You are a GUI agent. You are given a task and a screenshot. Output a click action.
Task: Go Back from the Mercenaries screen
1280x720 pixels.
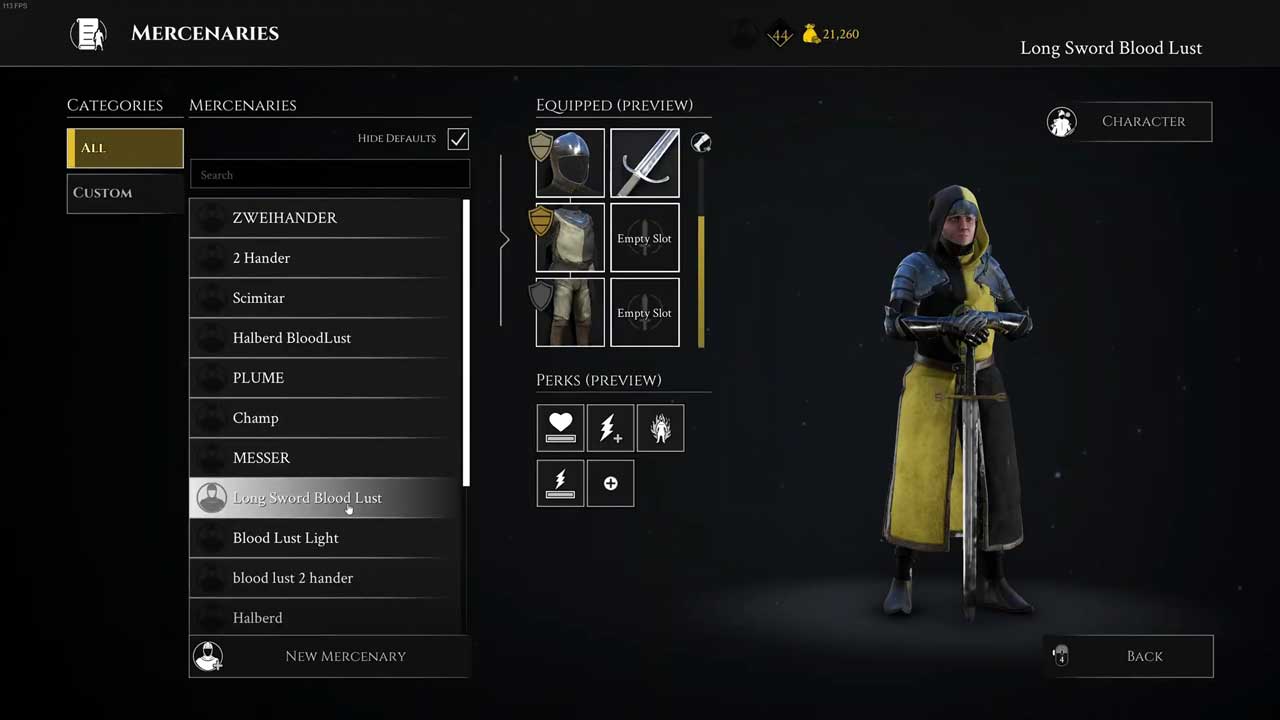click(1129, 656)
